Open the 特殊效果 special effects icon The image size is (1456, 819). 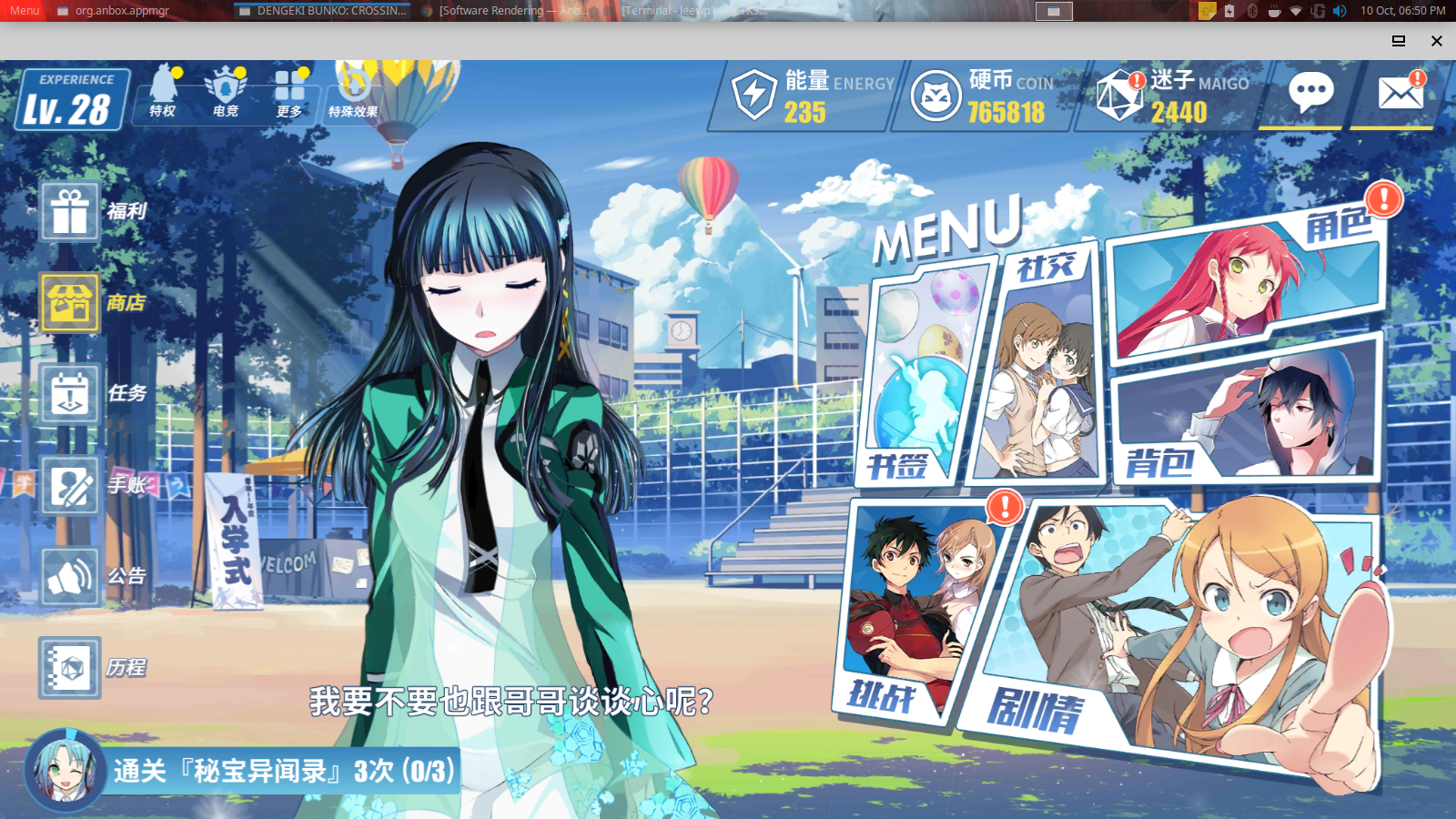353,93
